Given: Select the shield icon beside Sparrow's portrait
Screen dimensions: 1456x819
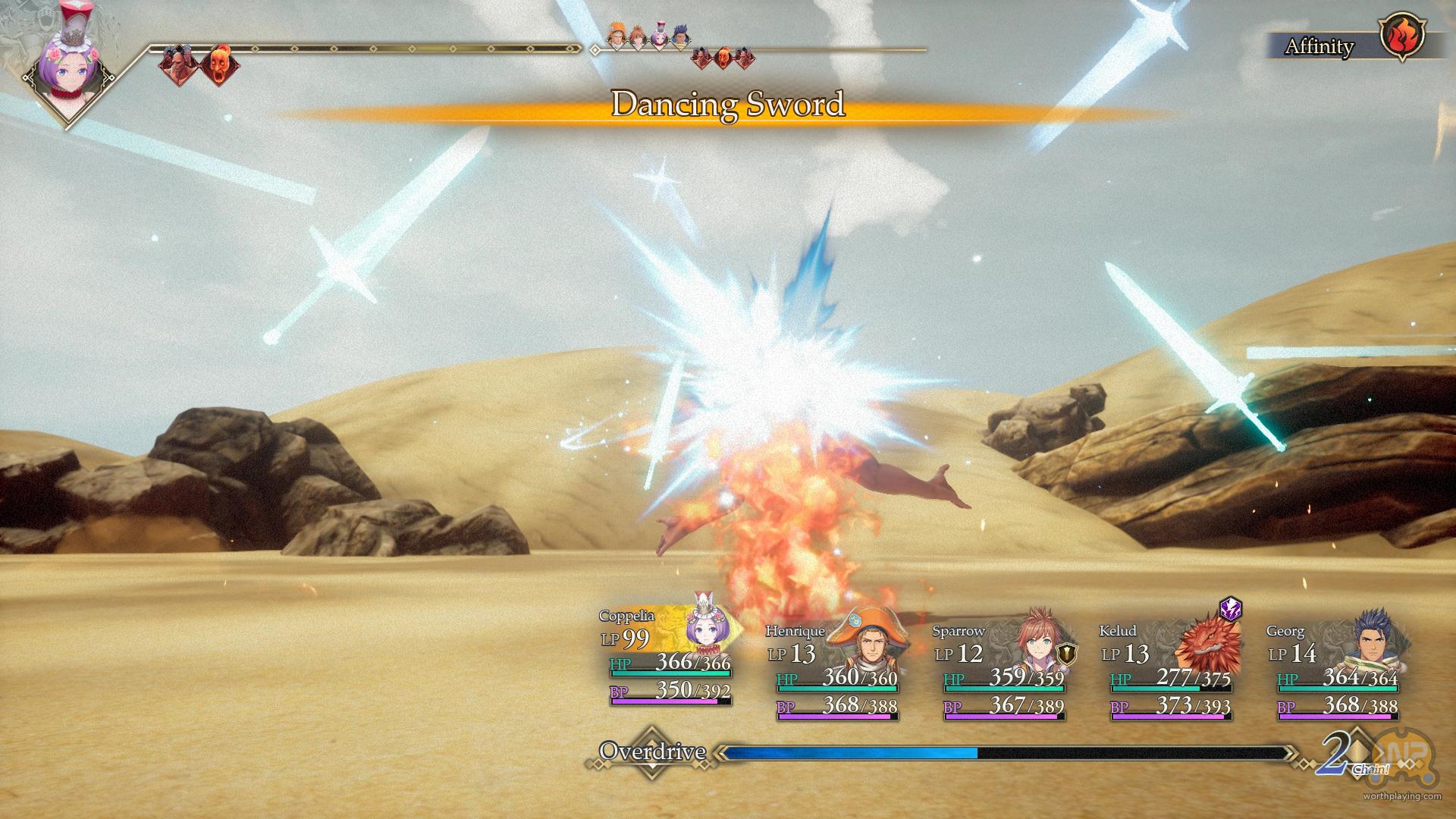Looking at the screenshot, I should (x=1068, y=653).
